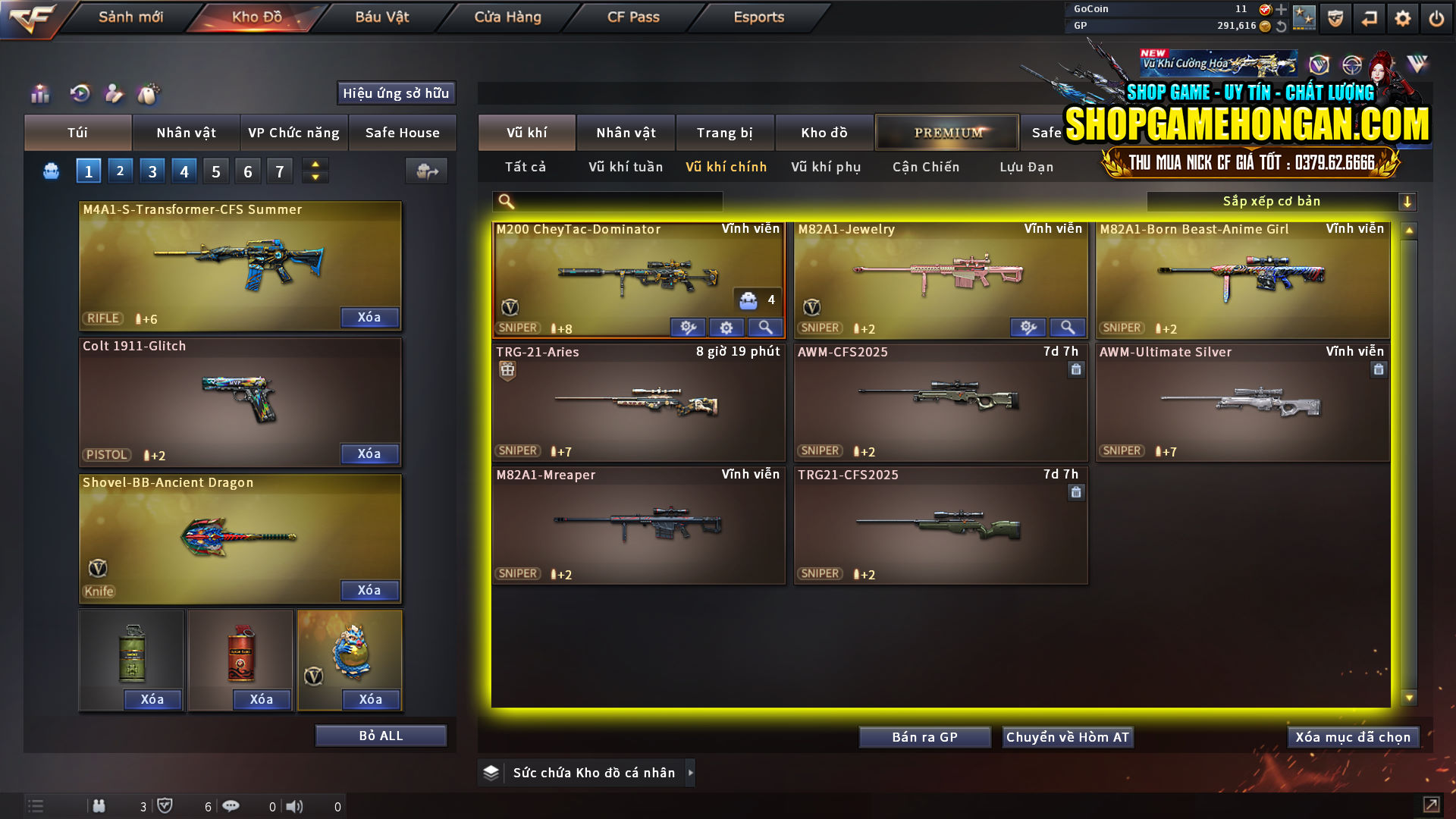1456x819 pixels.
Task: Delete AWM-CFS2025 using its trash icon
Action: pyautogui.click(x=1076, y=369)
